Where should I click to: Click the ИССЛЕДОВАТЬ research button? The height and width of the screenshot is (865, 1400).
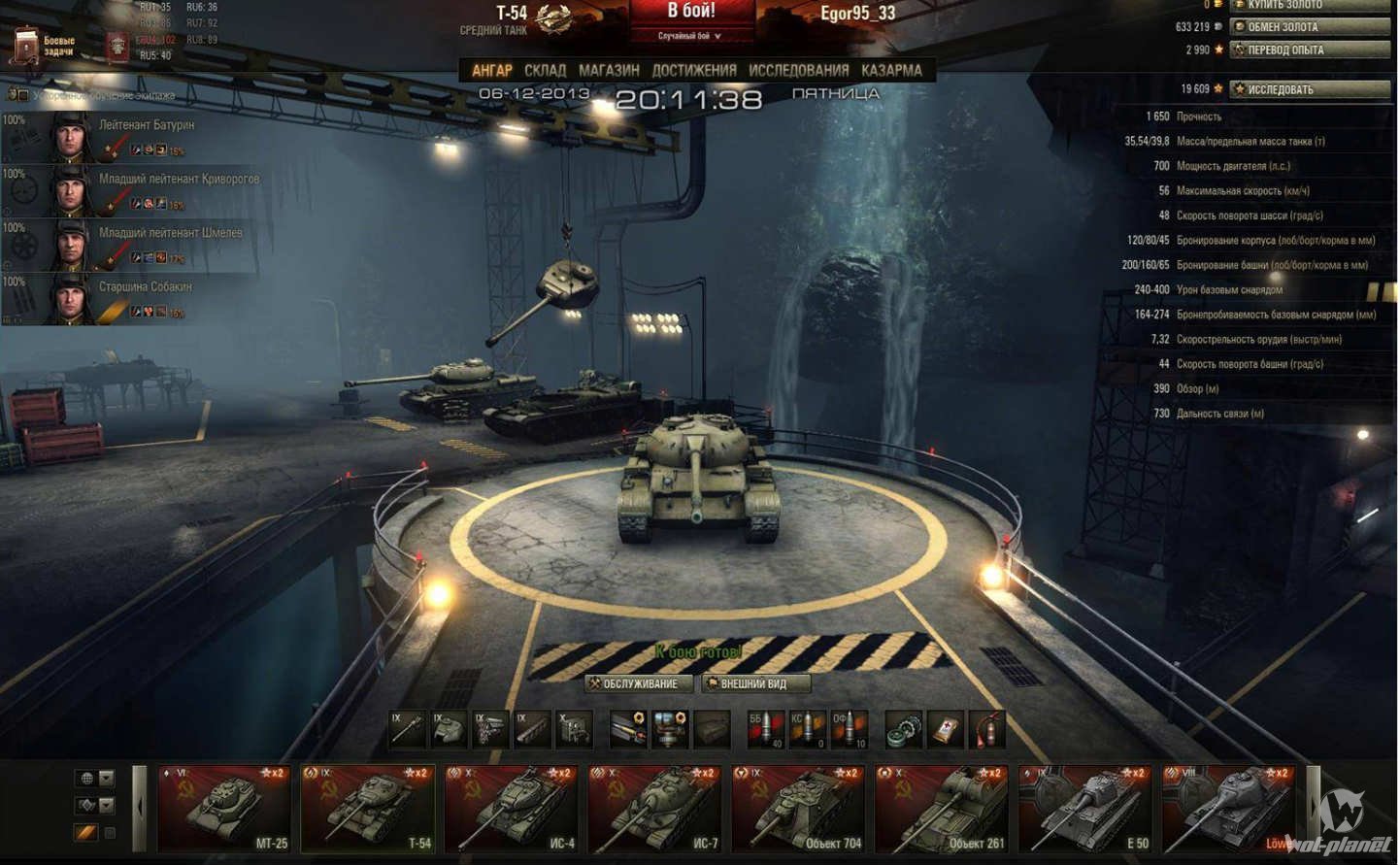pyautogui.click(x=1309, y=89)
